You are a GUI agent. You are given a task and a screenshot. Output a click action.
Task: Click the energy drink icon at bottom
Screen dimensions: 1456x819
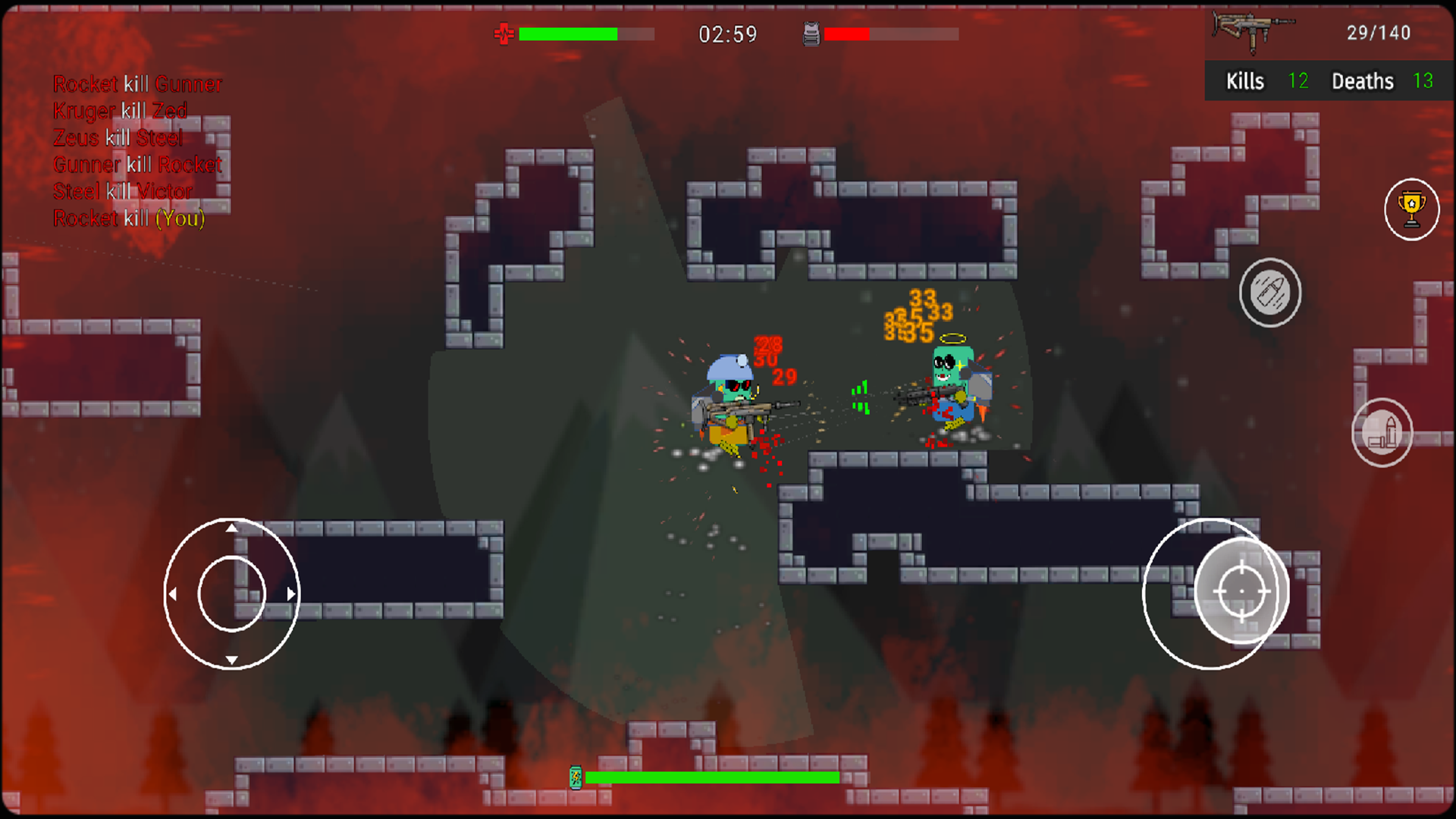[577, 777]
